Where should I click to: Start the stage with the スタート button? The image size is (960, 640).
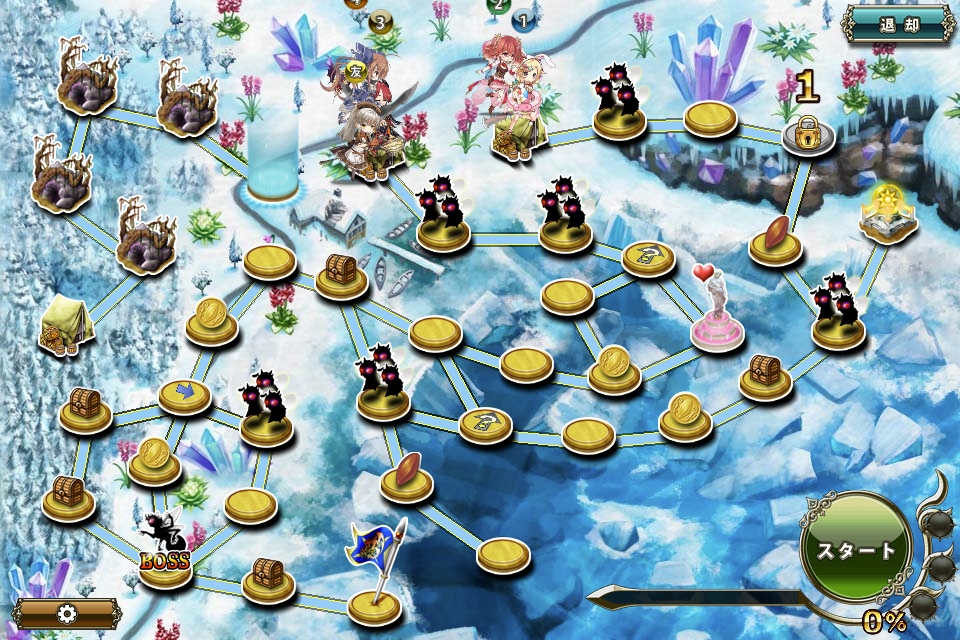(857, 549)
